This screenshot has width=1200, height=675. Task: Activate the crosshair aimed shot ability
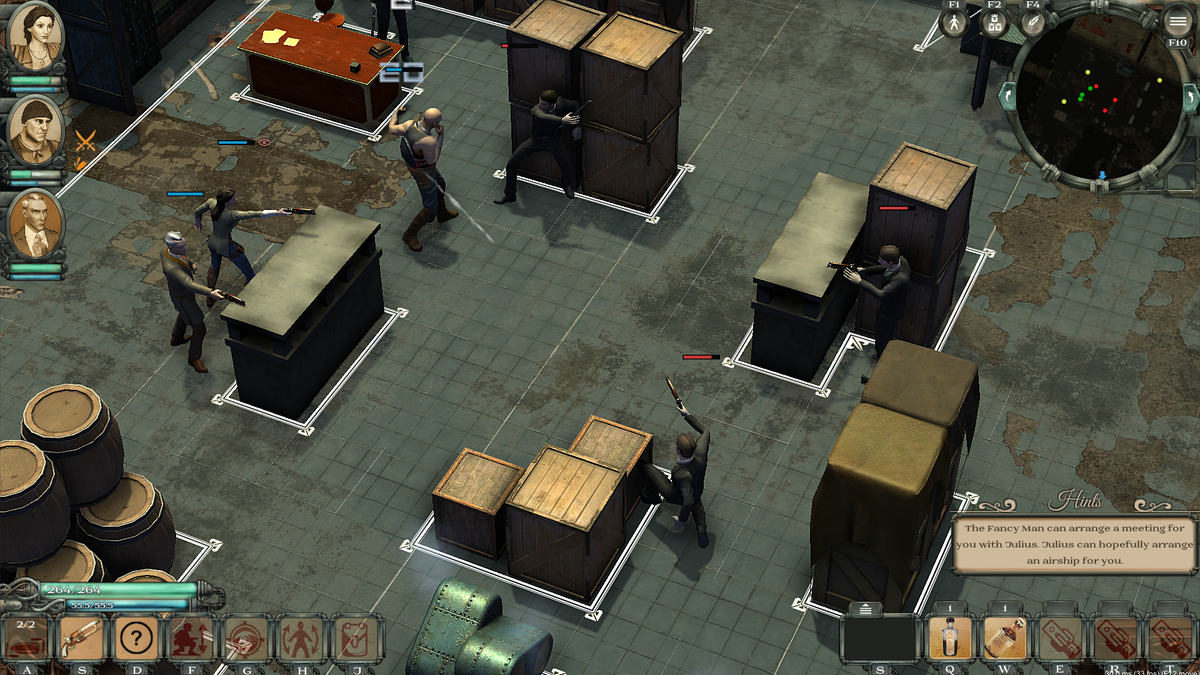[246, 637]
